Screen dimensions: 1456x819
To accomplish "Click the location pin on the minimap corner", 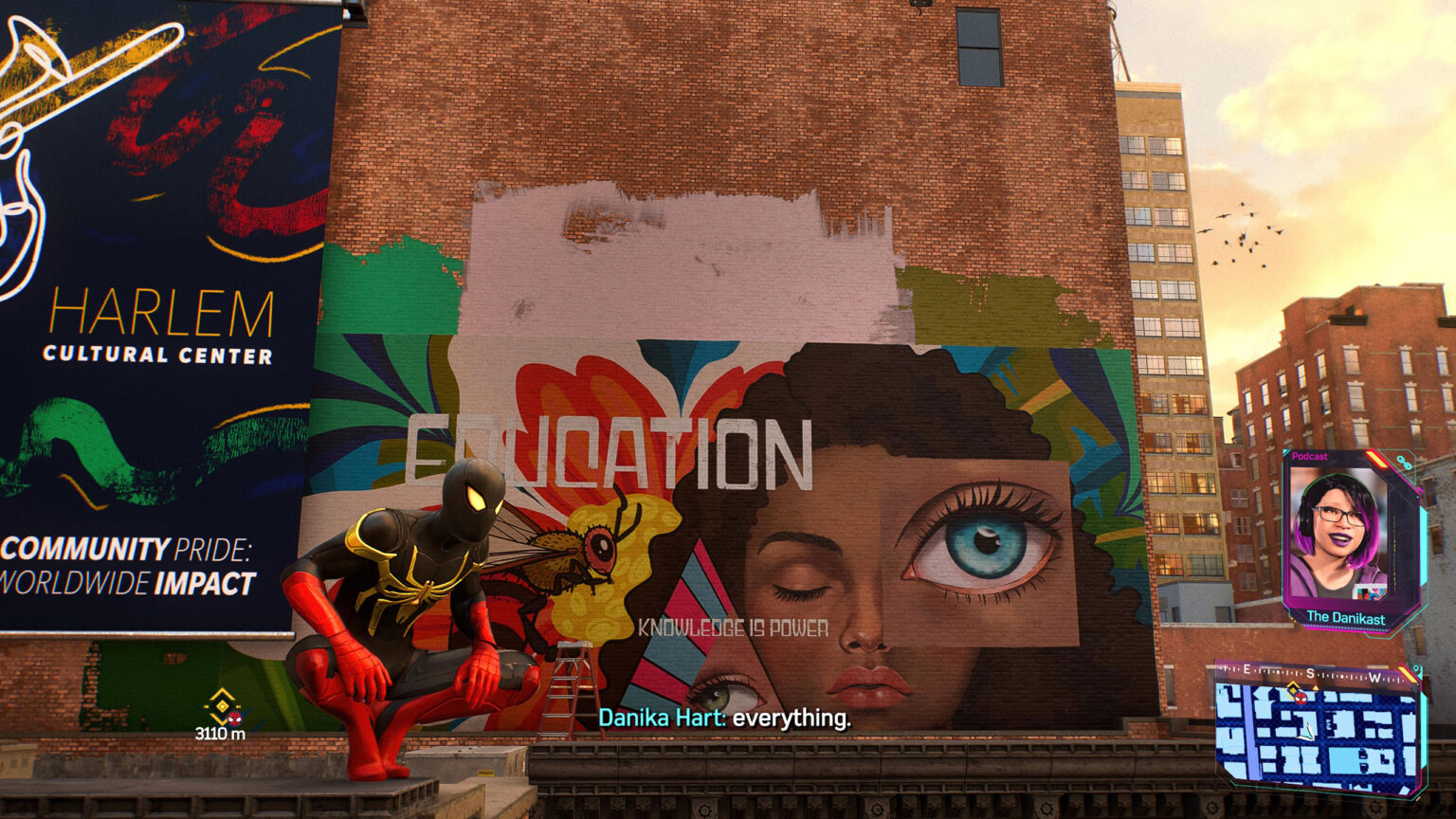I will (1415, 670).
